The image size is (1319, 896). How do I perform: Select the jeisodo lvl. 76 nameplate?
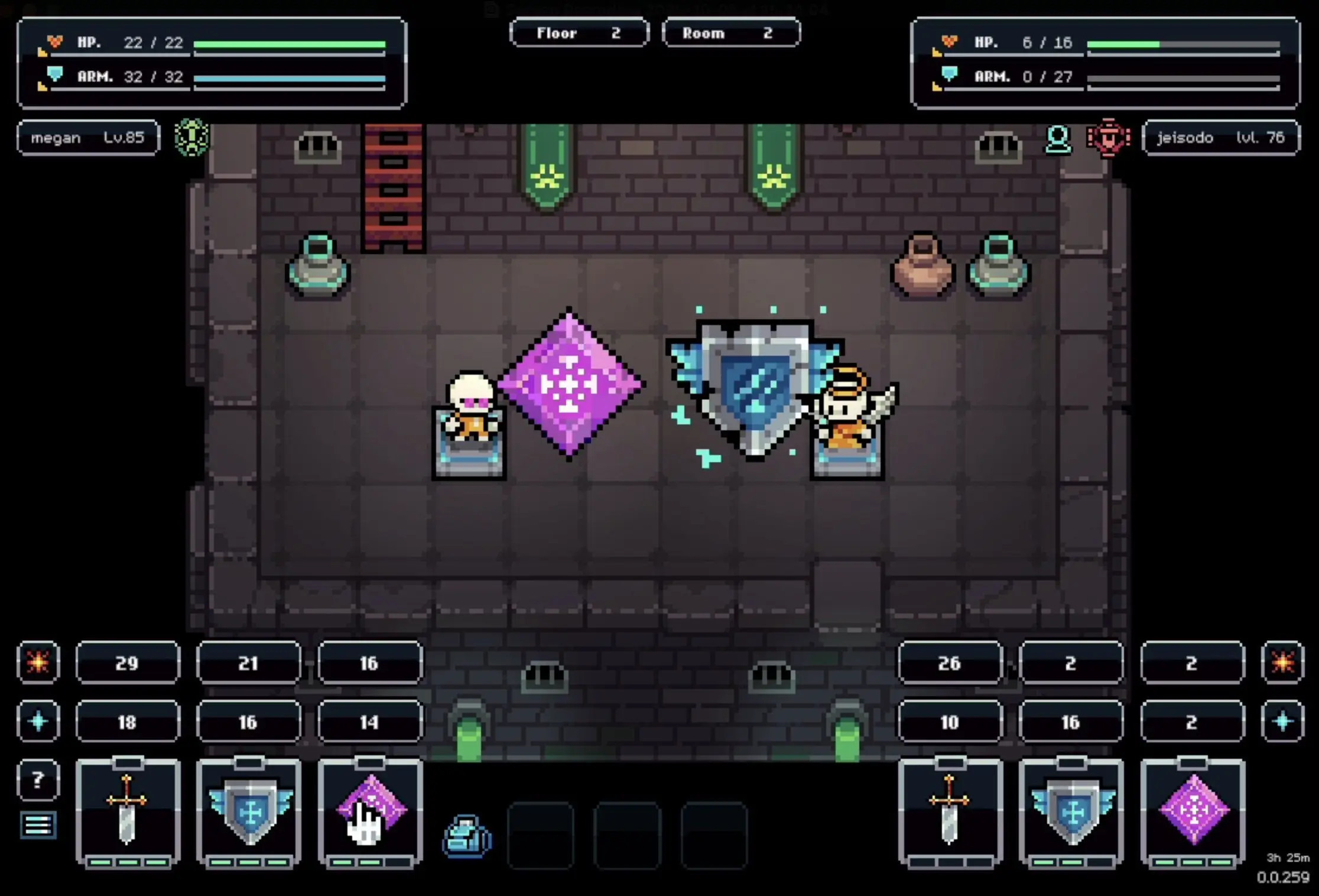click(1221, 138)
